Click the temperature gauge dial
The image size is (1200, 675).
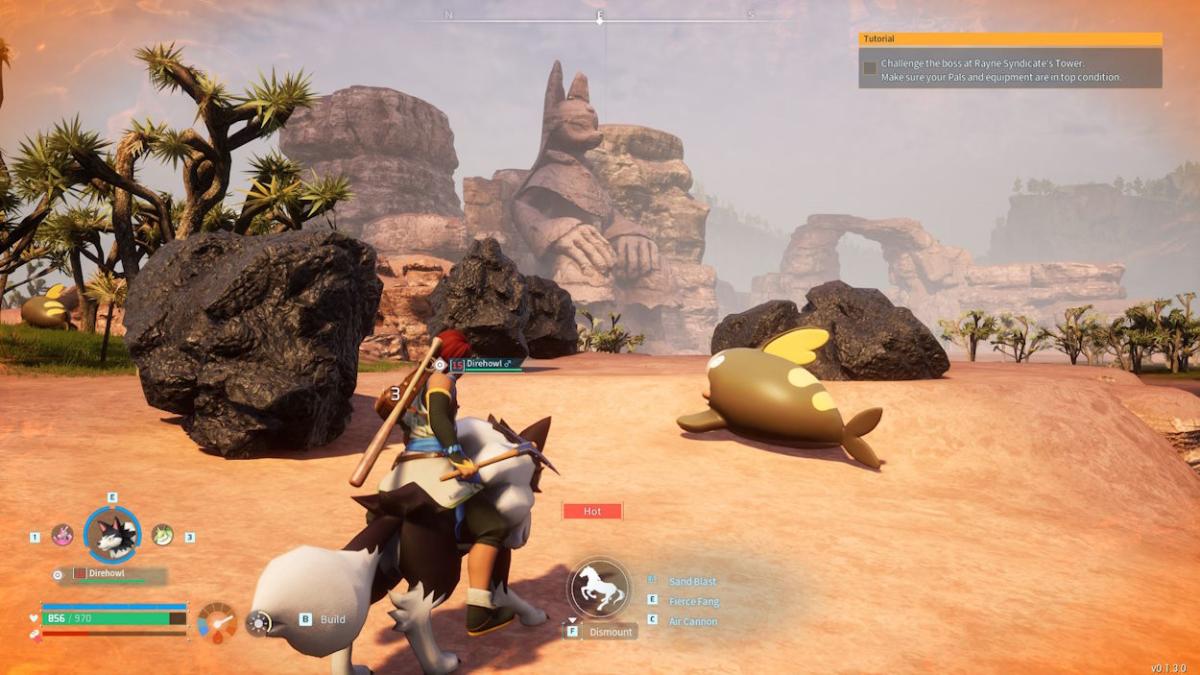(x=216, y=621)
